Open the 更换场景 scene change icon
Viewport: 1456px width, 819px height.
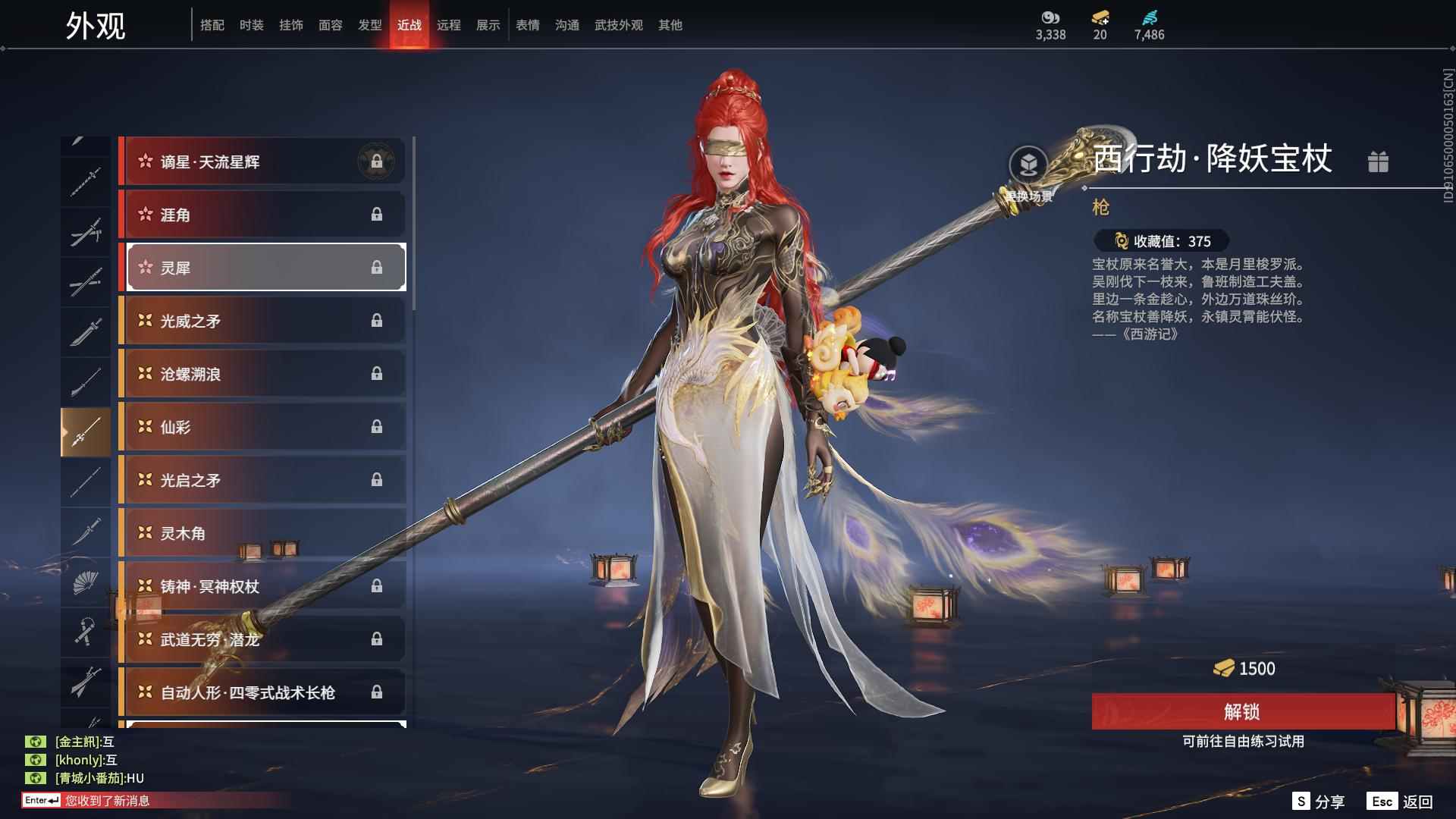1028,165
